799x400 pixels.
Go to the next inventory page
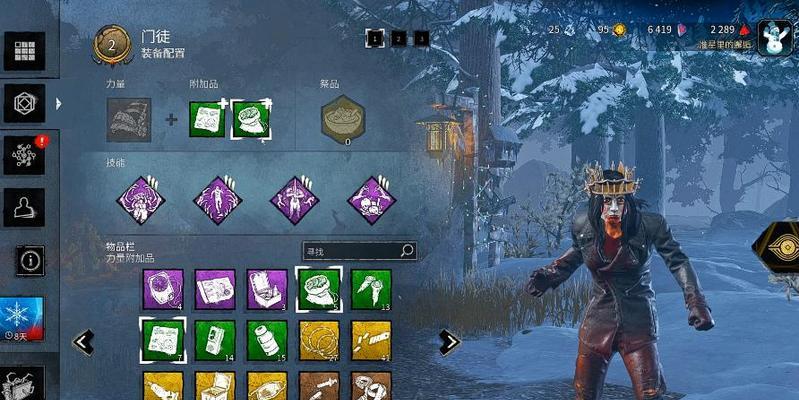(x=450, y=342)
